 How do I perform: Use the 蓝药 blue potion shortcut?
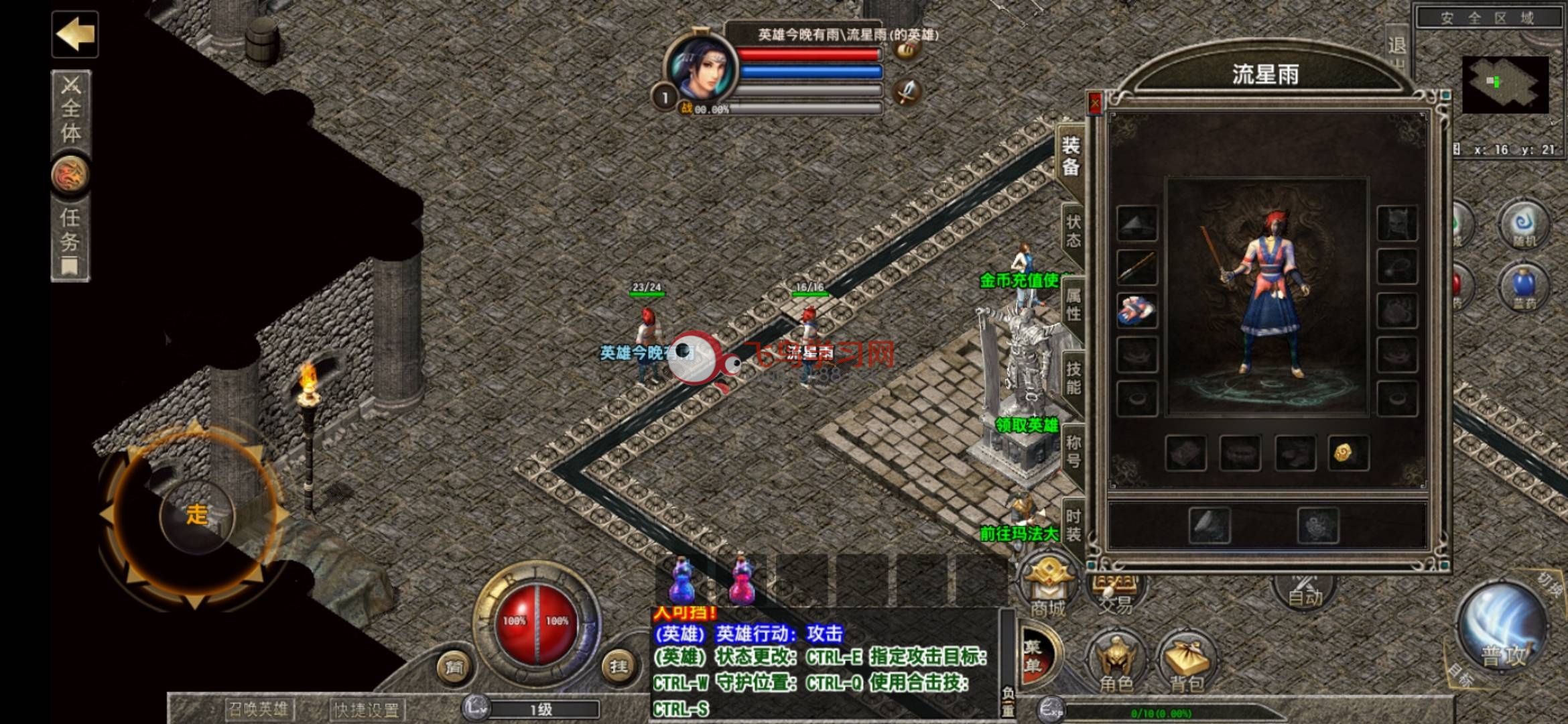pyautogui.click(x=1524, y=288)
